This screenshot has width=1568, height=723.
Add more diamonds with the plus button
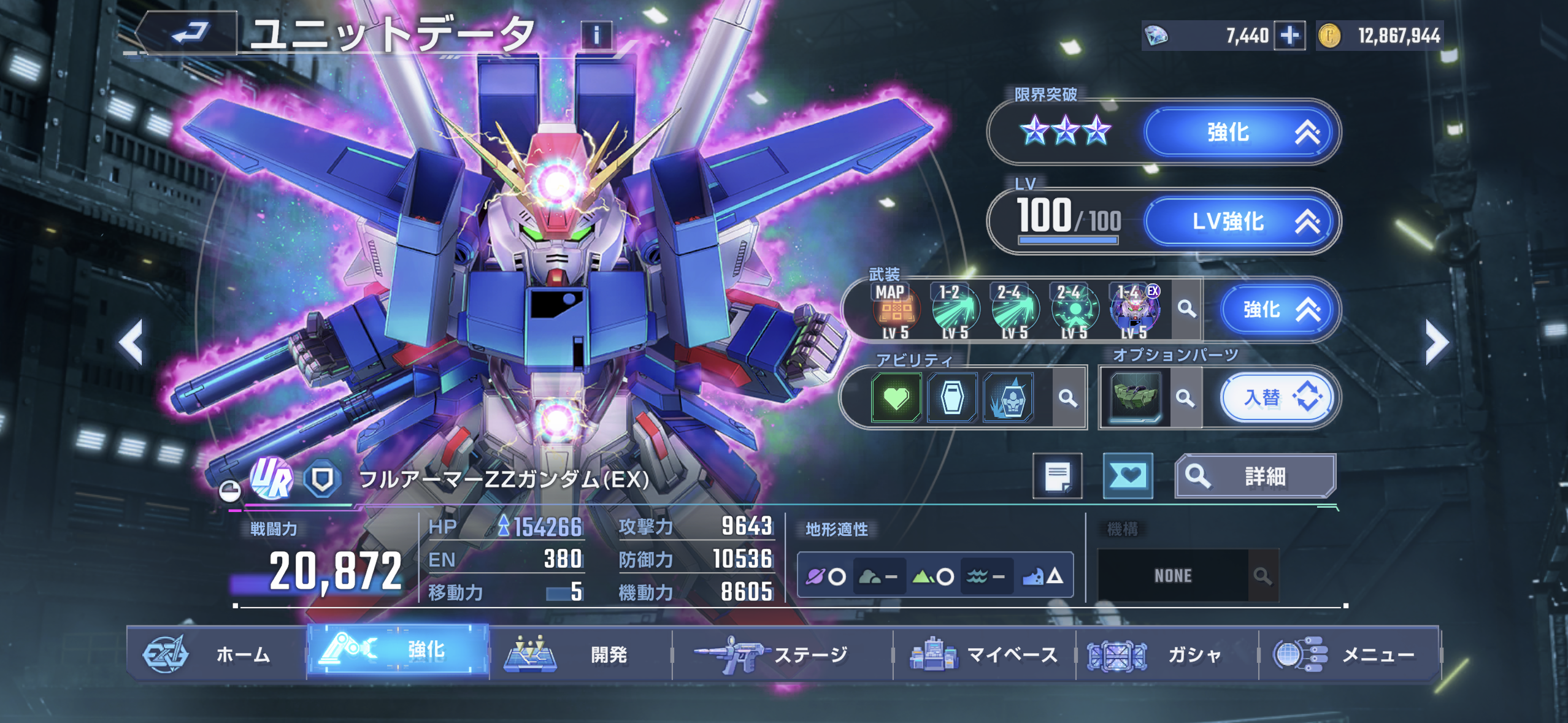pyautogui.click(x=1289, y=36)
